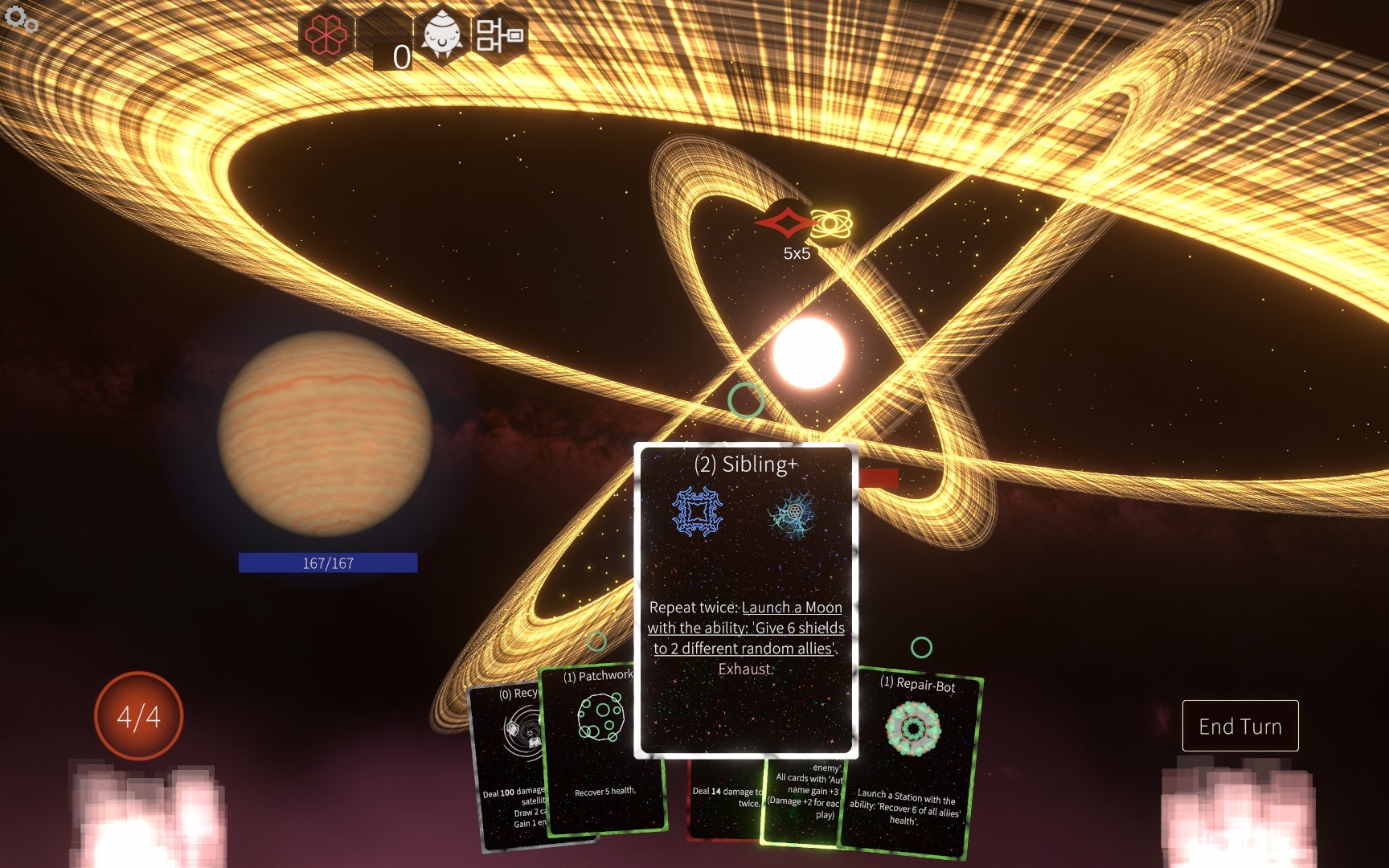End the current turn
The image size is (1389, 868).
pos(1239,726)
